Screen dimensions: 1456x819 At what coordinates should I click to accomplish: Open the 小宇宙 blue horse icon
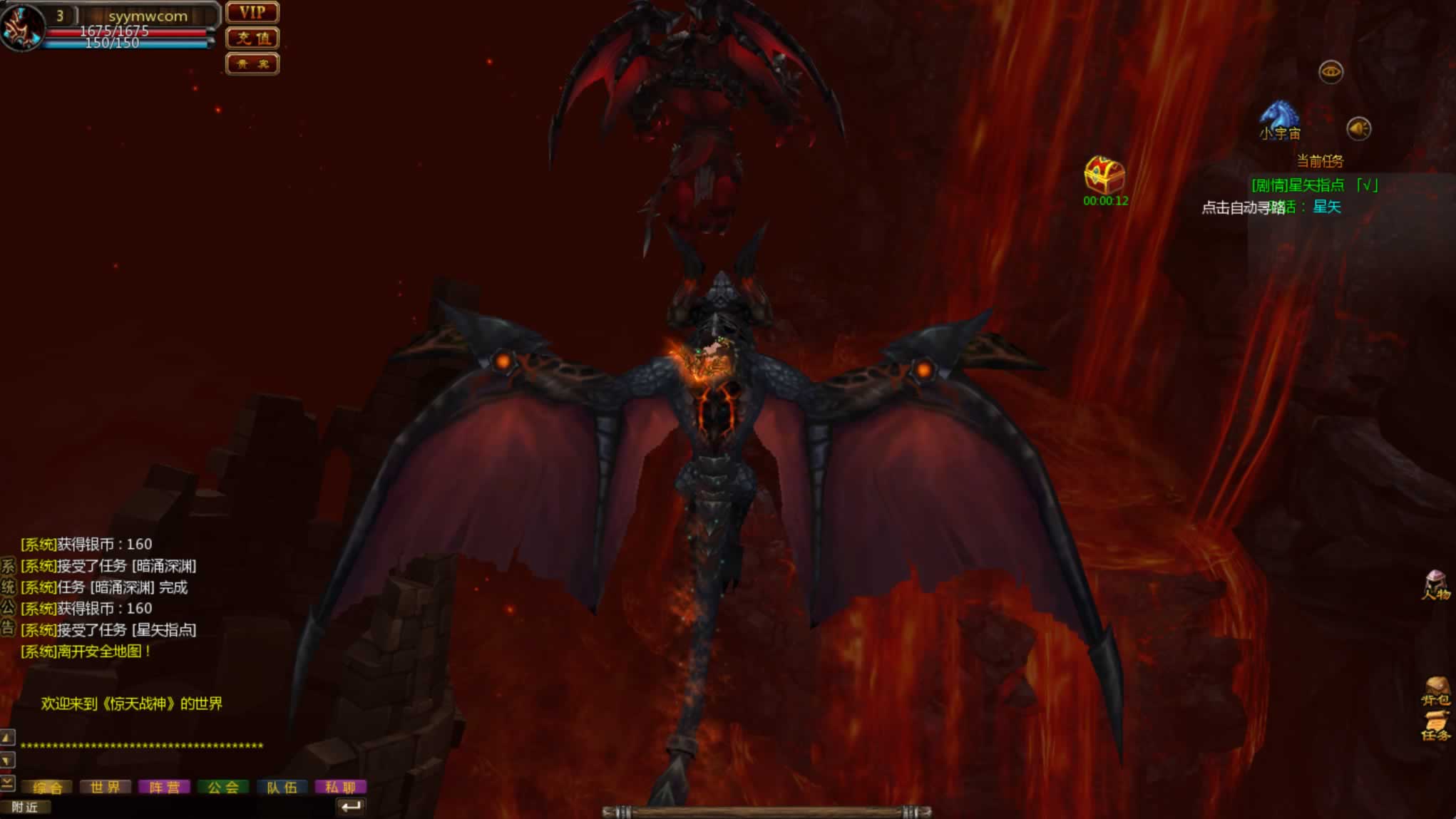click(1280, 118)
